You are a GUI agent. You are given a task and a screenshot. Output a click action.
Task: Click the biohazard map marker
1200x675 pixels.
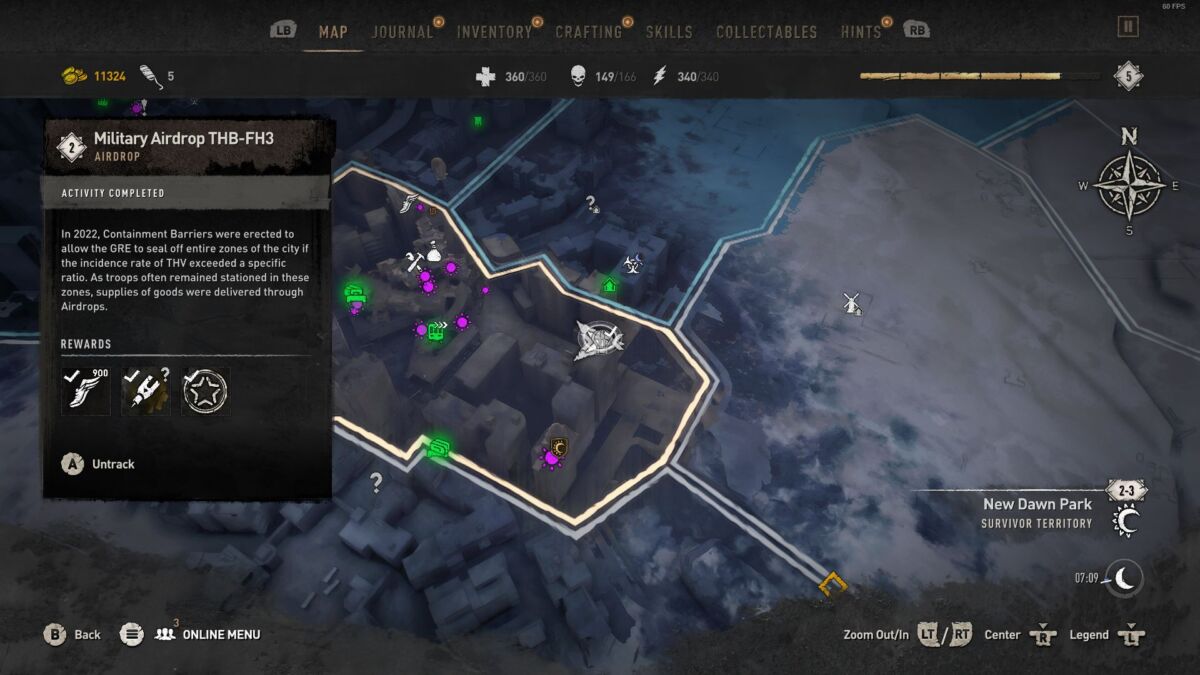click(x=632, y=264)
